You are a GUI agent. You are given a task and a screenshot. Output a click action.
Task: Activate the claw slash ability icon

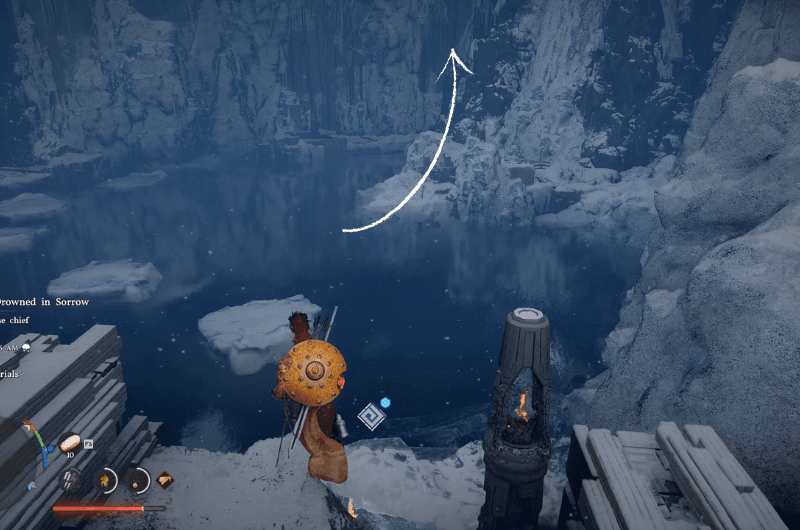(x=71, y=479)
